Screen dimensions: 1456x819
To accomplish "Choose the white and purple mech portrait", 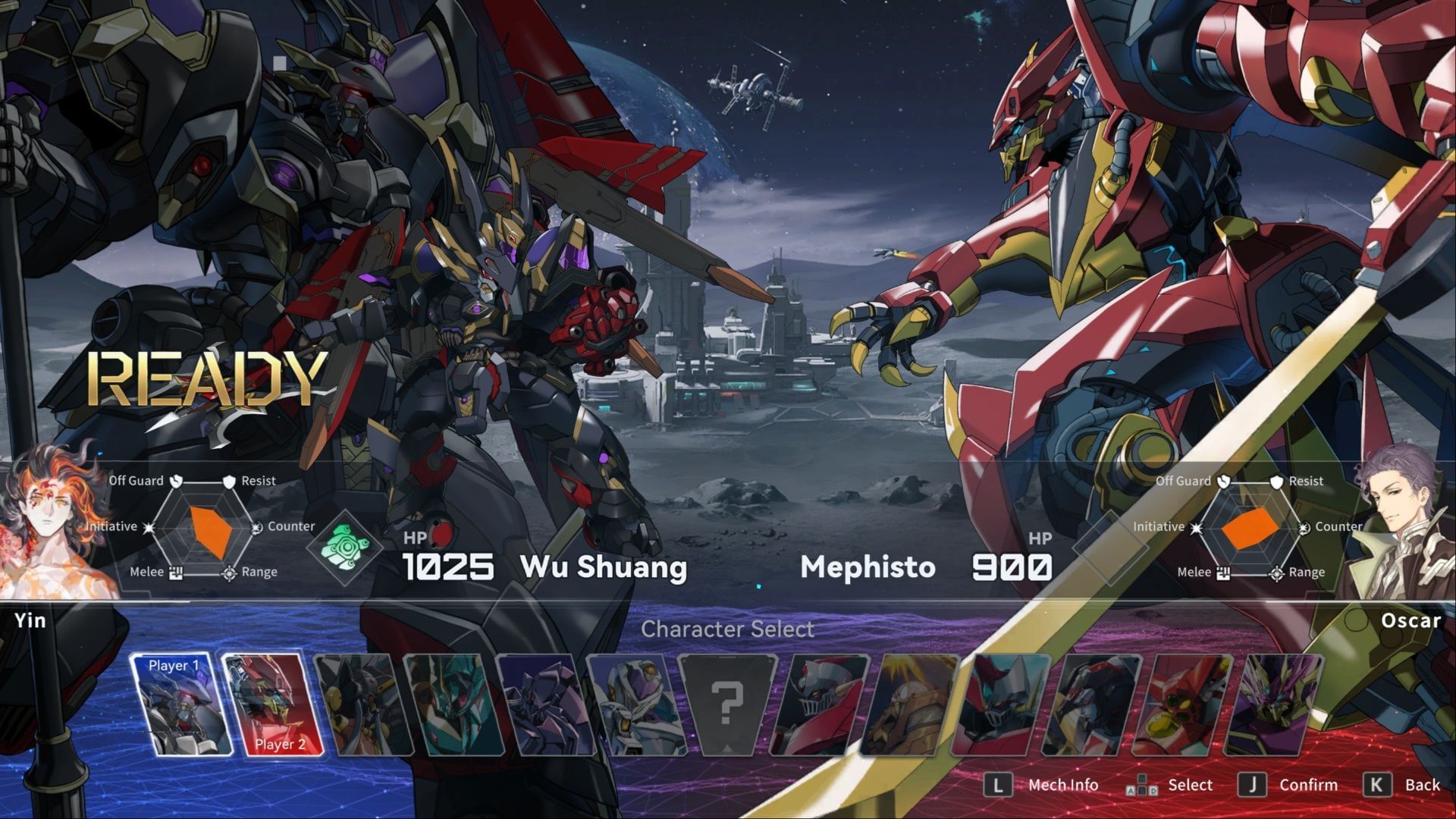I will [635, 705].
